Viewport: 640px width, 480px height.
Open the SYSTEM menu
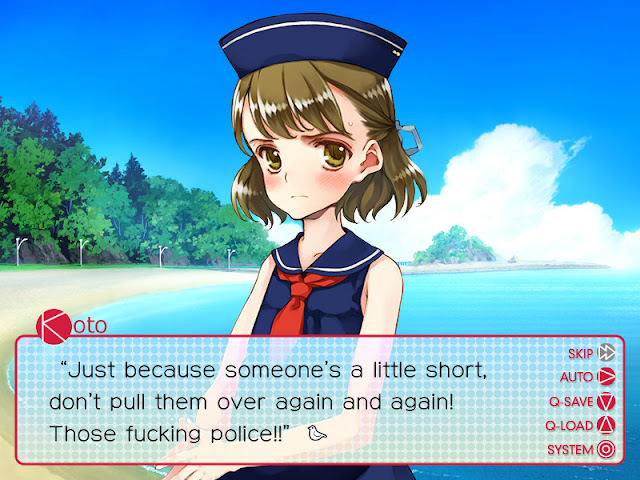point(582,449)
